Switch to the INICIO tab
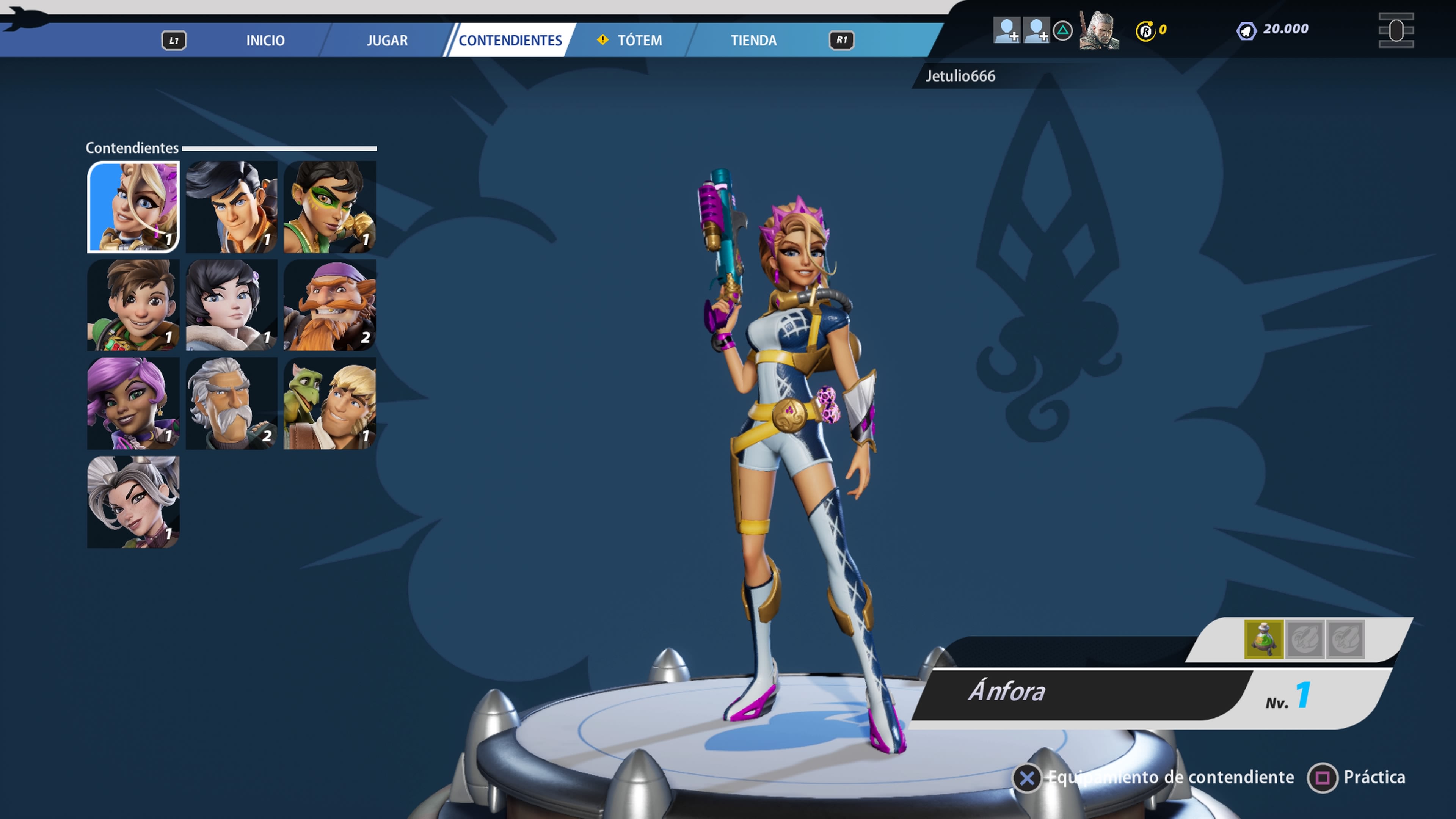This screenshot has height=819, width=1456. point(265,41)
